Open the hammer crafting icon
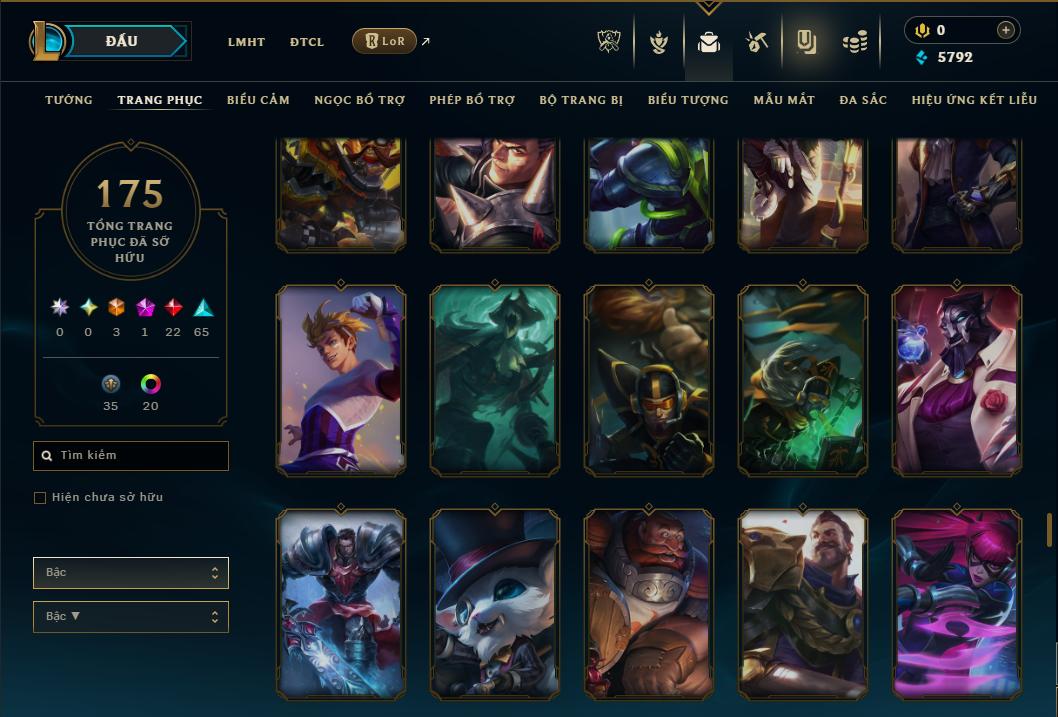Screen dimensions: 1058x717 pos(756,42)
